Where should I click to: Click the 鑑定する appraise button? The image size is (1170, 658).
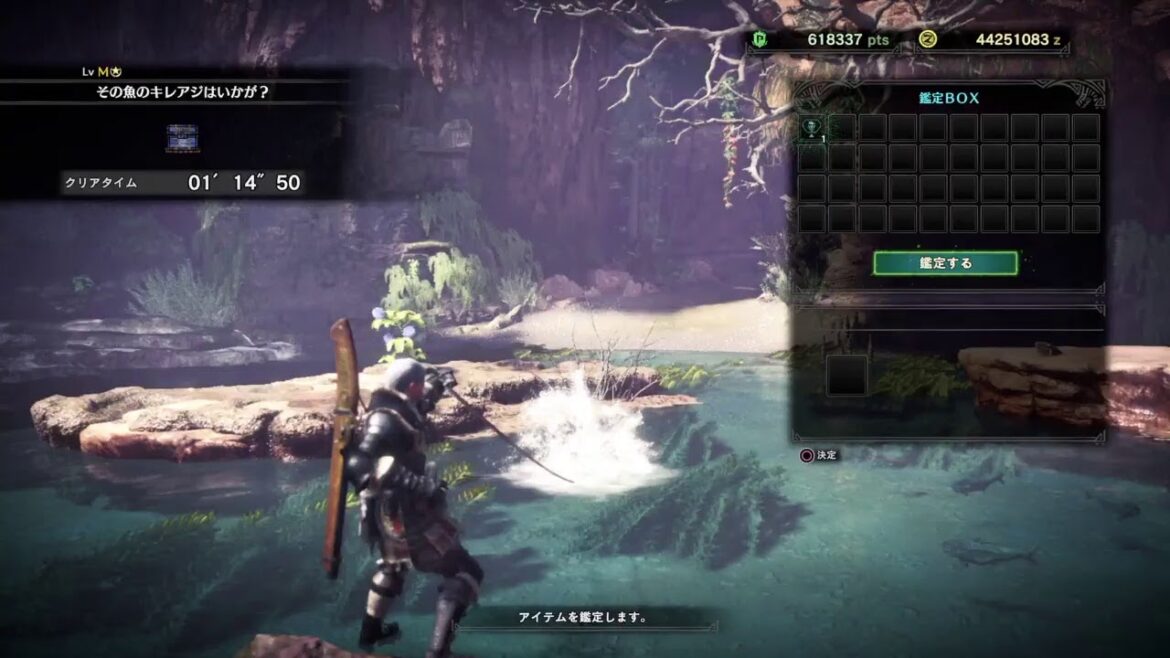[x=945, y=263]
